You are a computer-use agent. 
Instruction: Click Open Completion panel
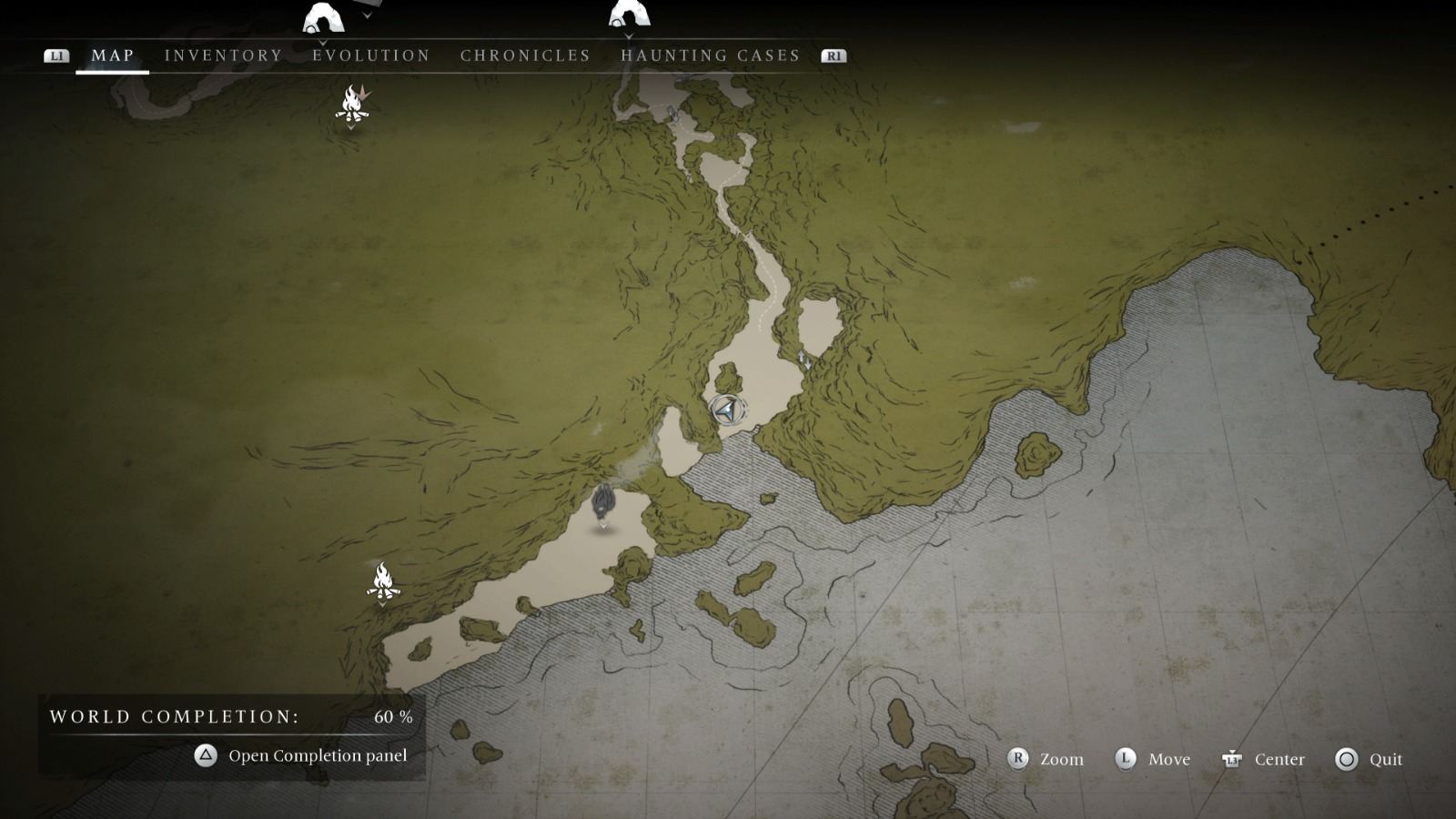pos(319,755)
